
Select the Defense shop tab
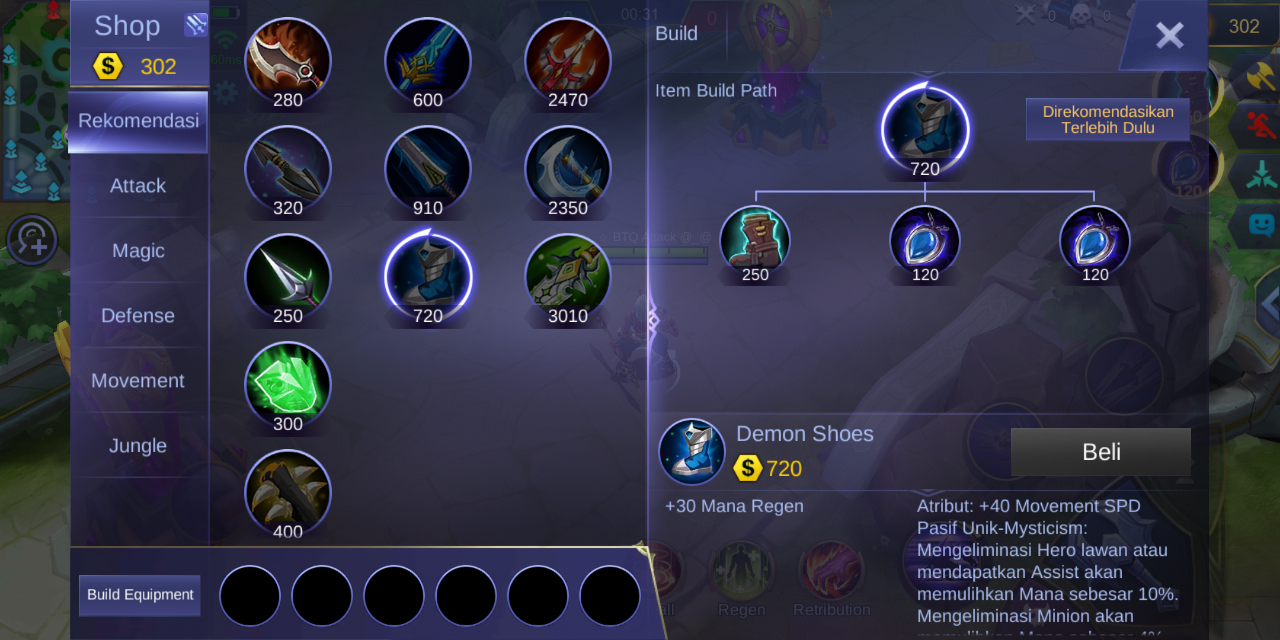click(138, 316)
